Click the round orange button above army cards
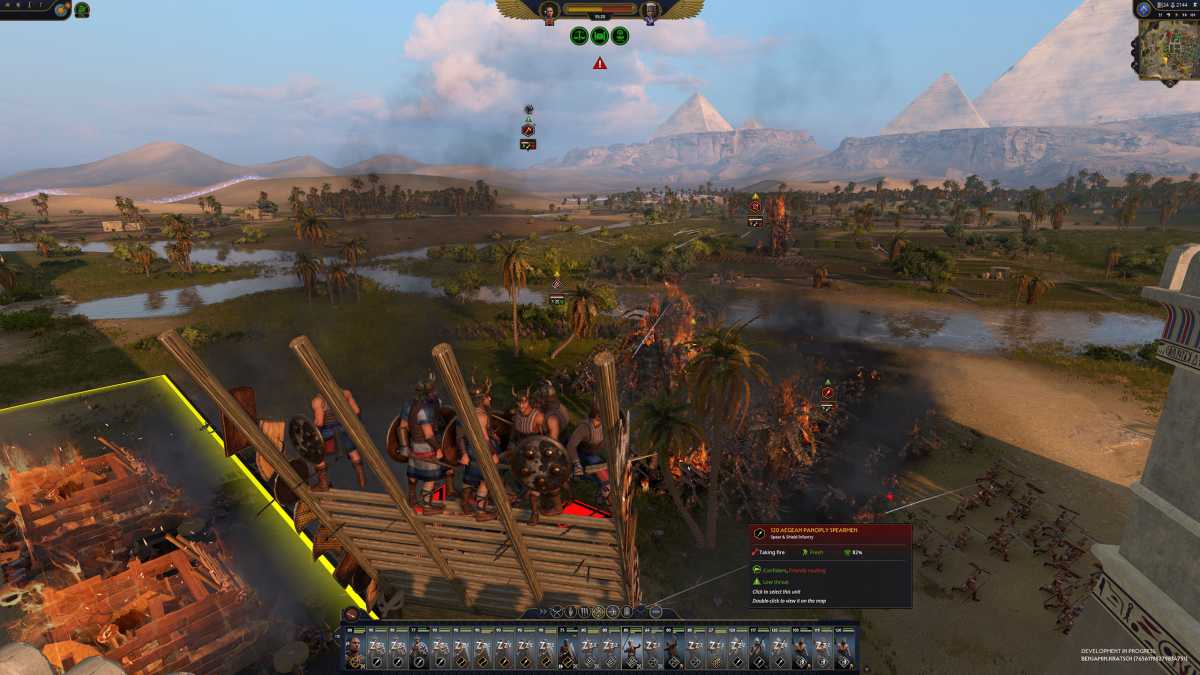Image resolution: width=1200 pixels, height=675 pixels. (x=351, y=613)
